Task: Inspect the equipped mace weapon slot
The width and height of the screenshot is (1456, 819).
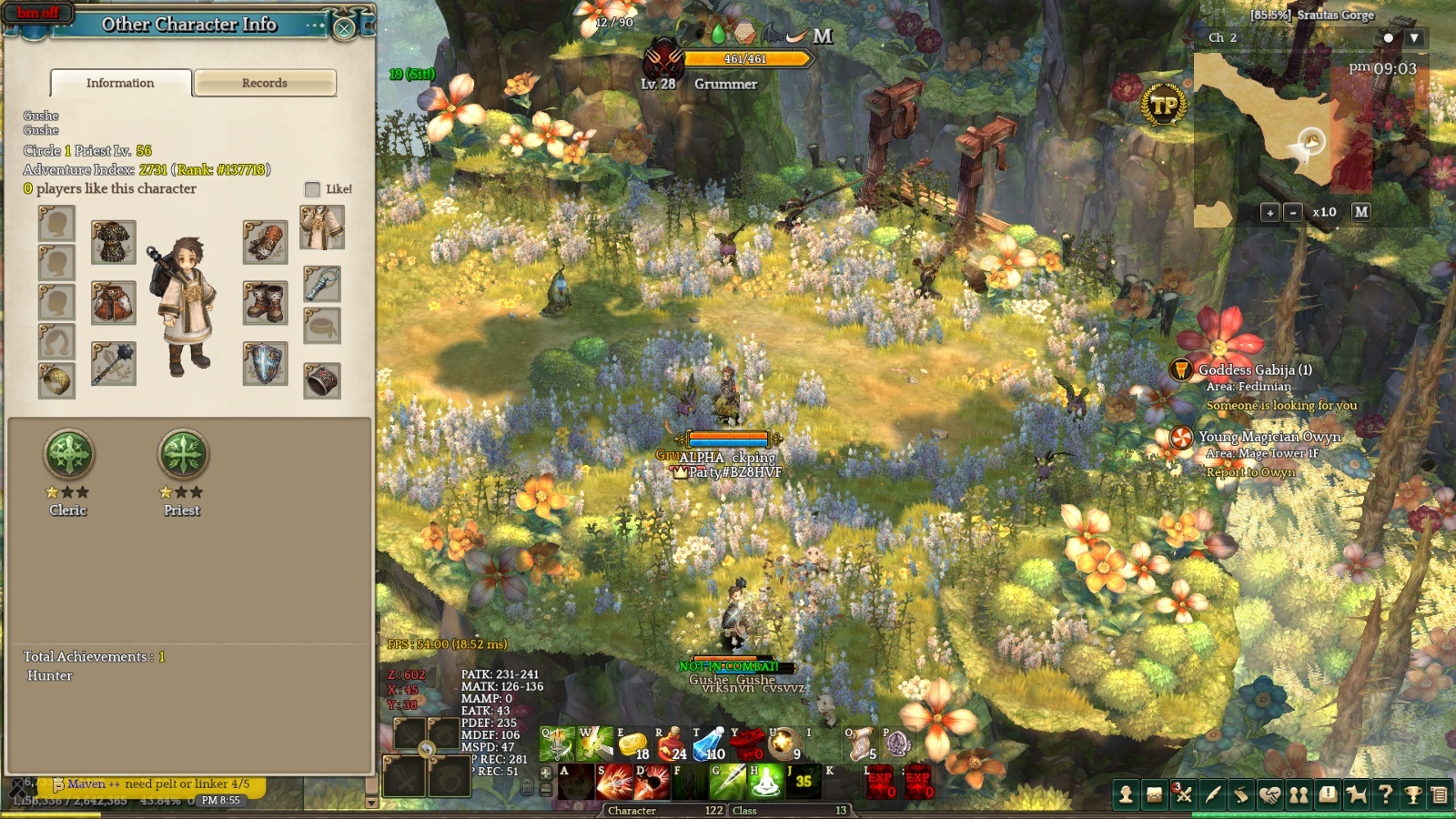Action: pos(114,363)
